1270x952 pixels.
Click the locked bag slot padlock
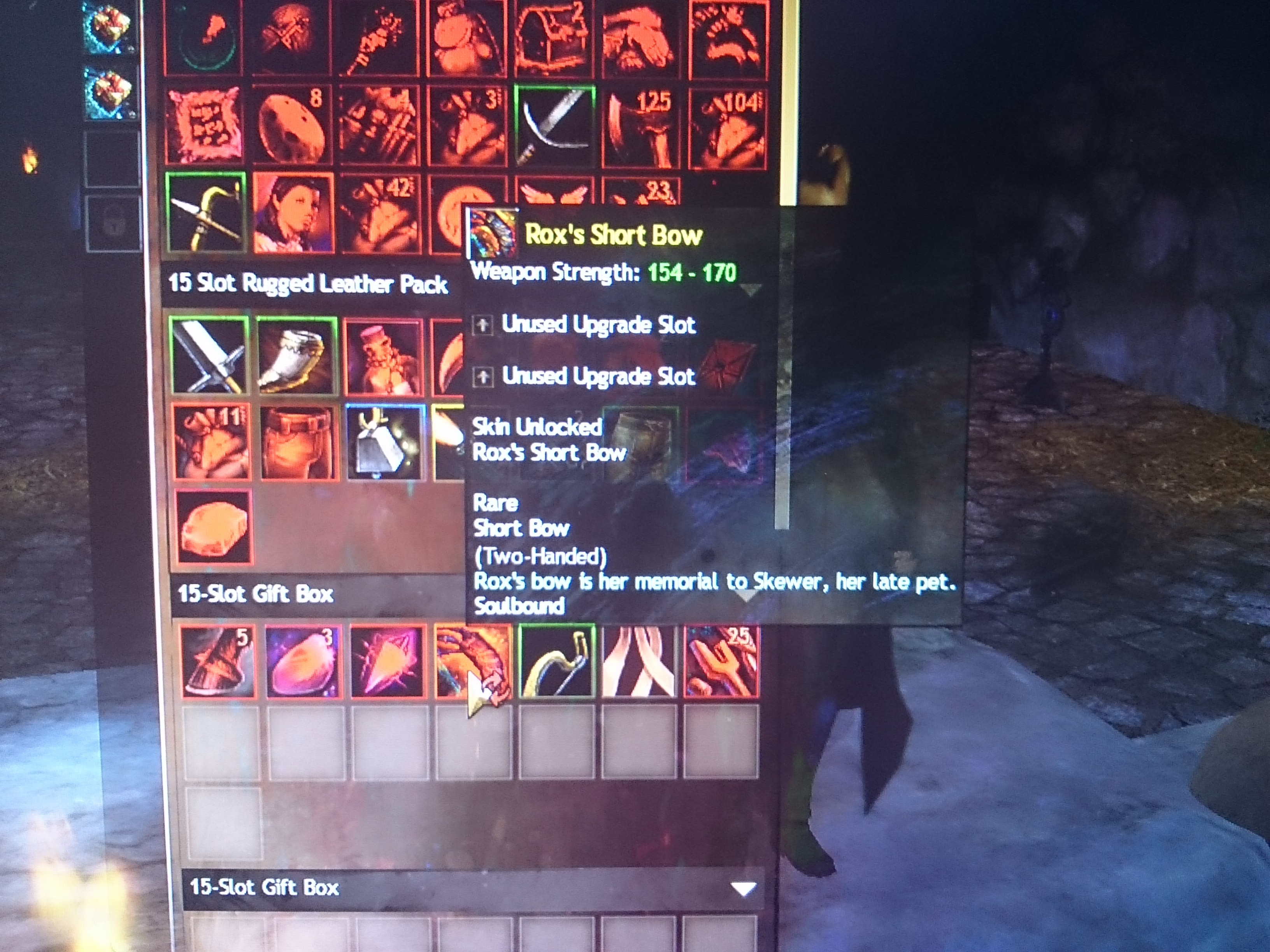tap(113, 223)
